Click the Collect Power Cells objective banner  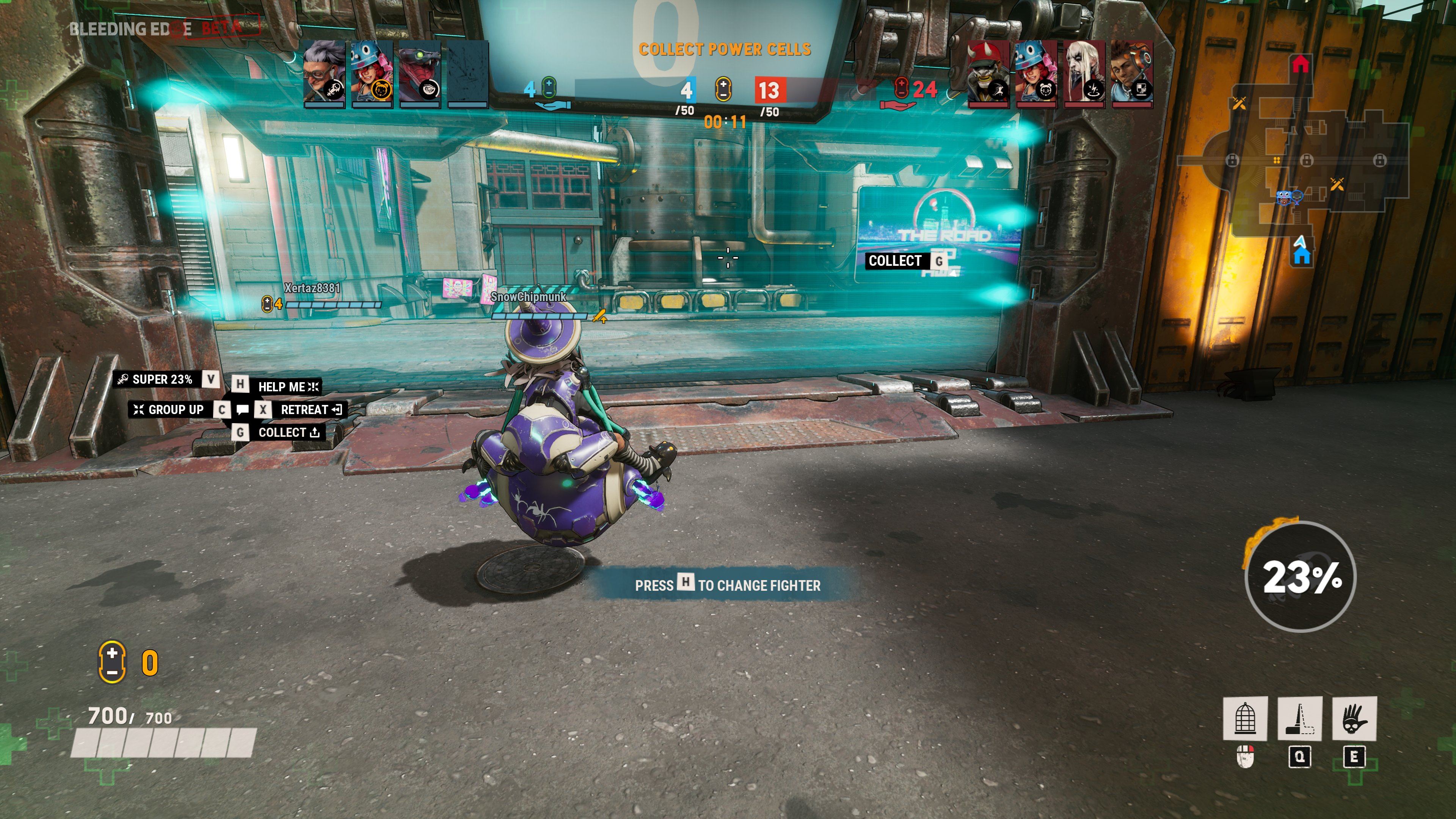(x=725, y=50)
